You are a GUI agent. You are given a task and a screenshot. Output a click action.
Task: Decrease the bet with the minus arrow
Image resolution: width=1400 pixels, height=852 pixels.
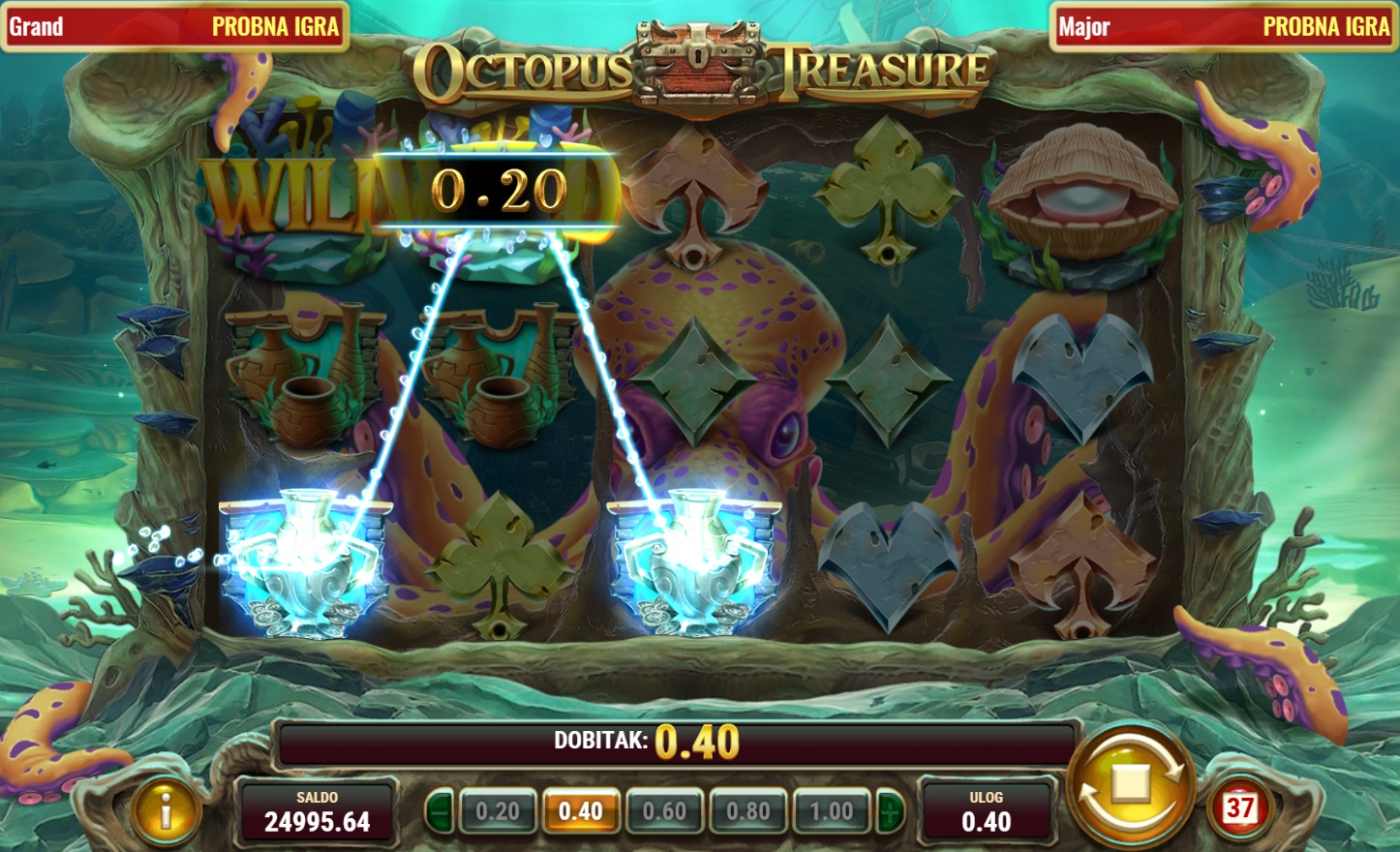pos(440,811)
